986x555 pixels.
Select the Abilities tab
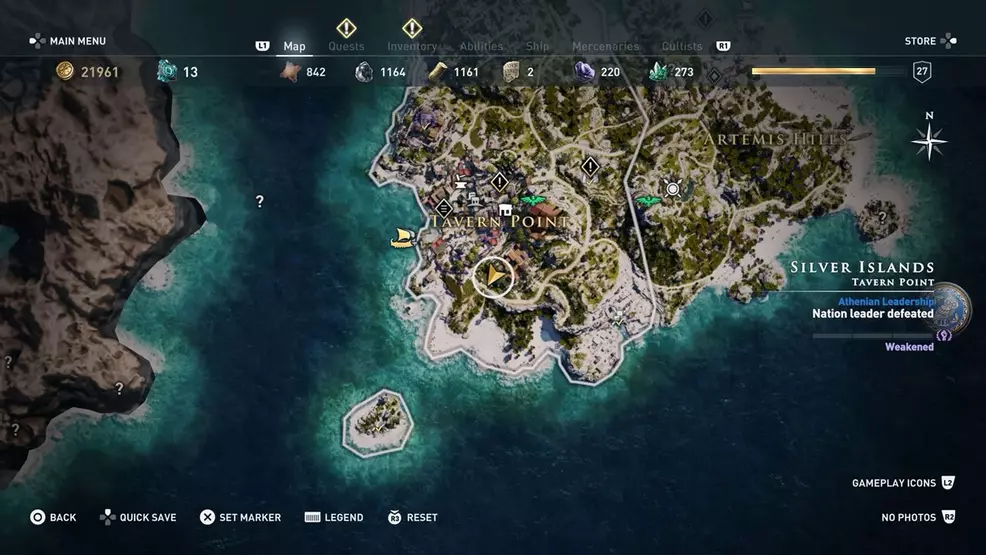pos(481,46)
